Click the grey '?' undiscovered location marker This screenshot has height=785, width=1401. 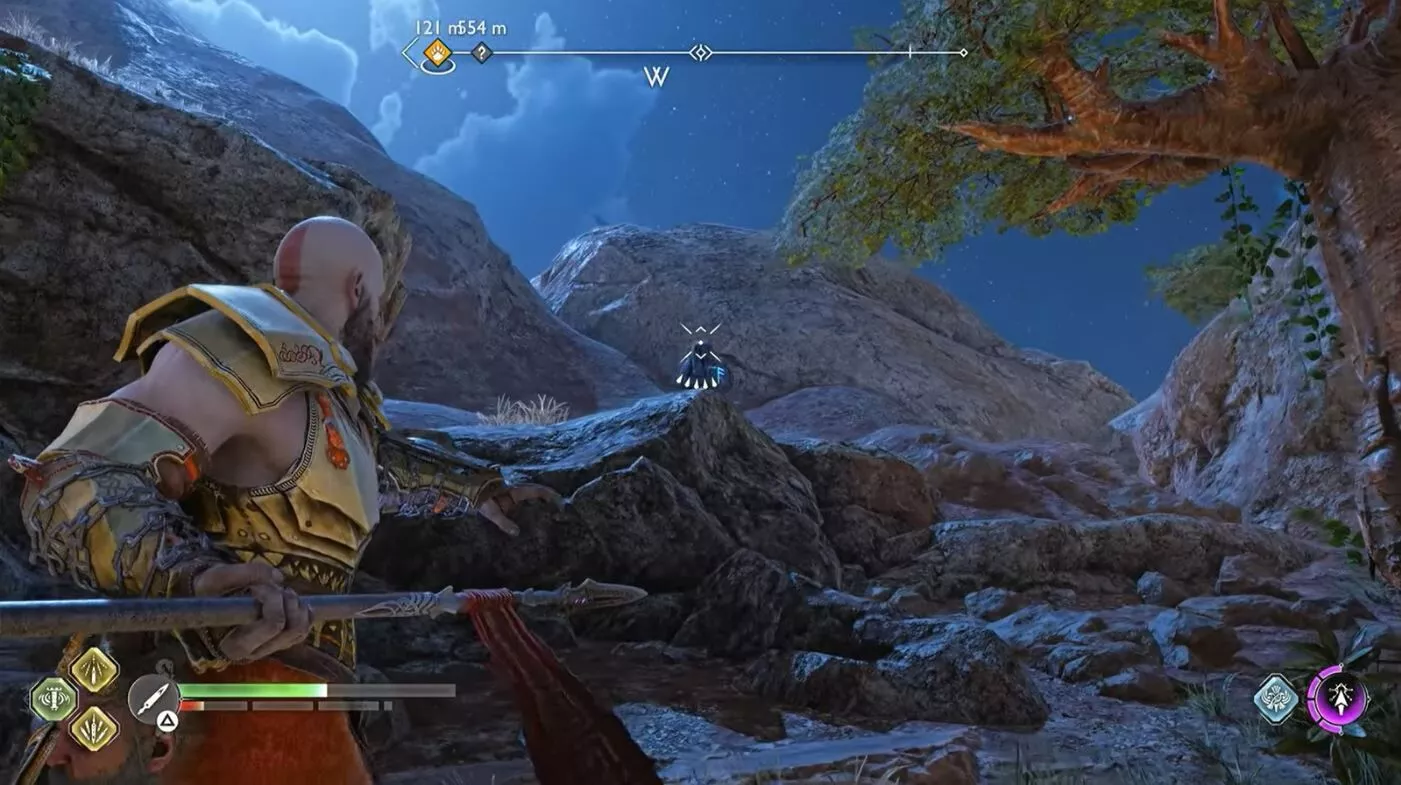(x=481, y=53)
